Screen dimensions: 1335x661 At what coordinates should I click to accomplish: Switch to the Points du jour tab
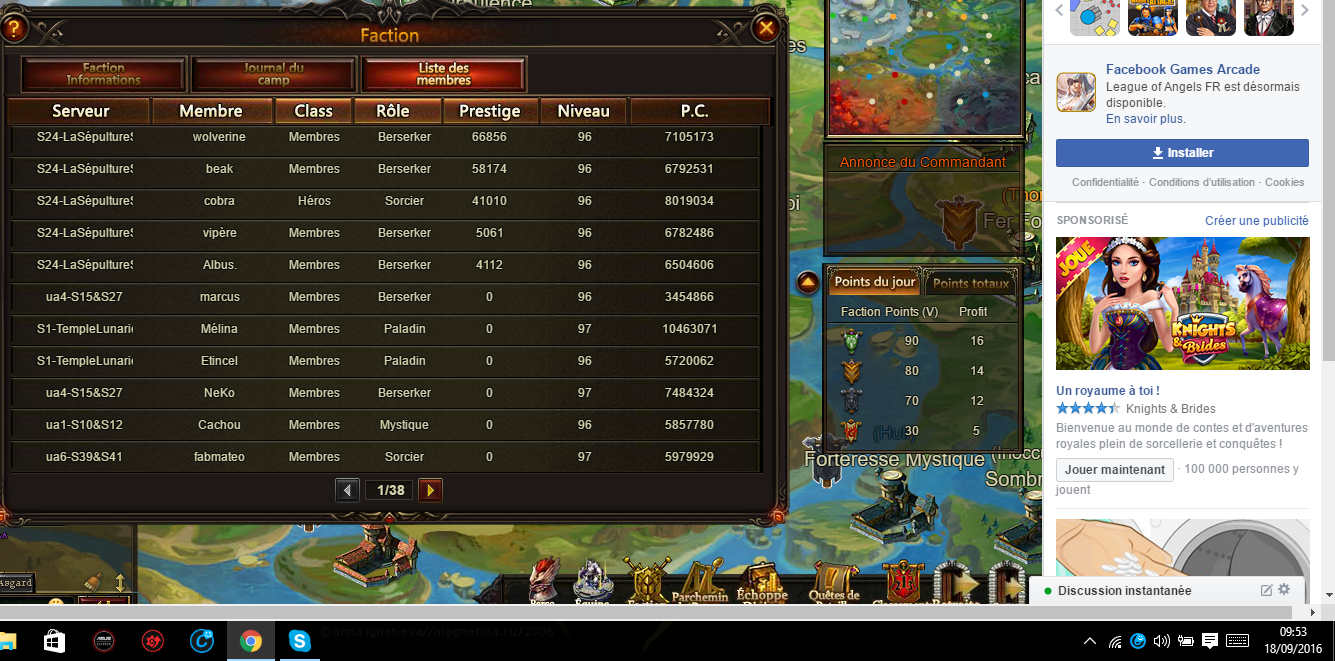875,282
